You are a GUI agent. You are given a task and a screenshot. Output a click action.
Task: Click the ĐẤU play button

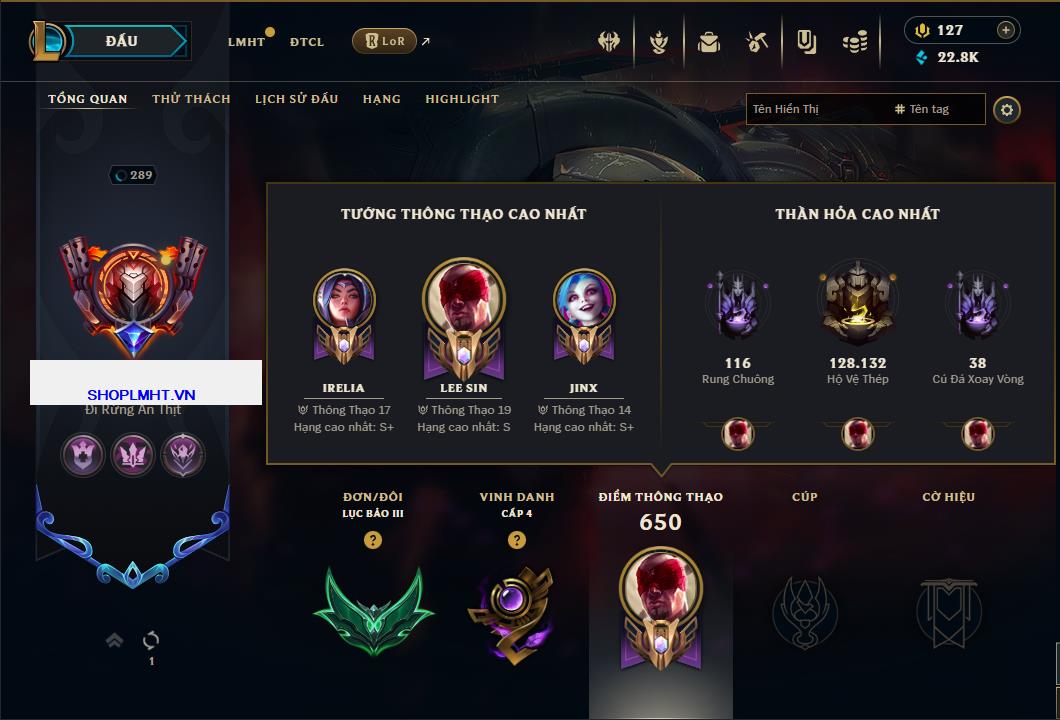[x=122, y=41]
